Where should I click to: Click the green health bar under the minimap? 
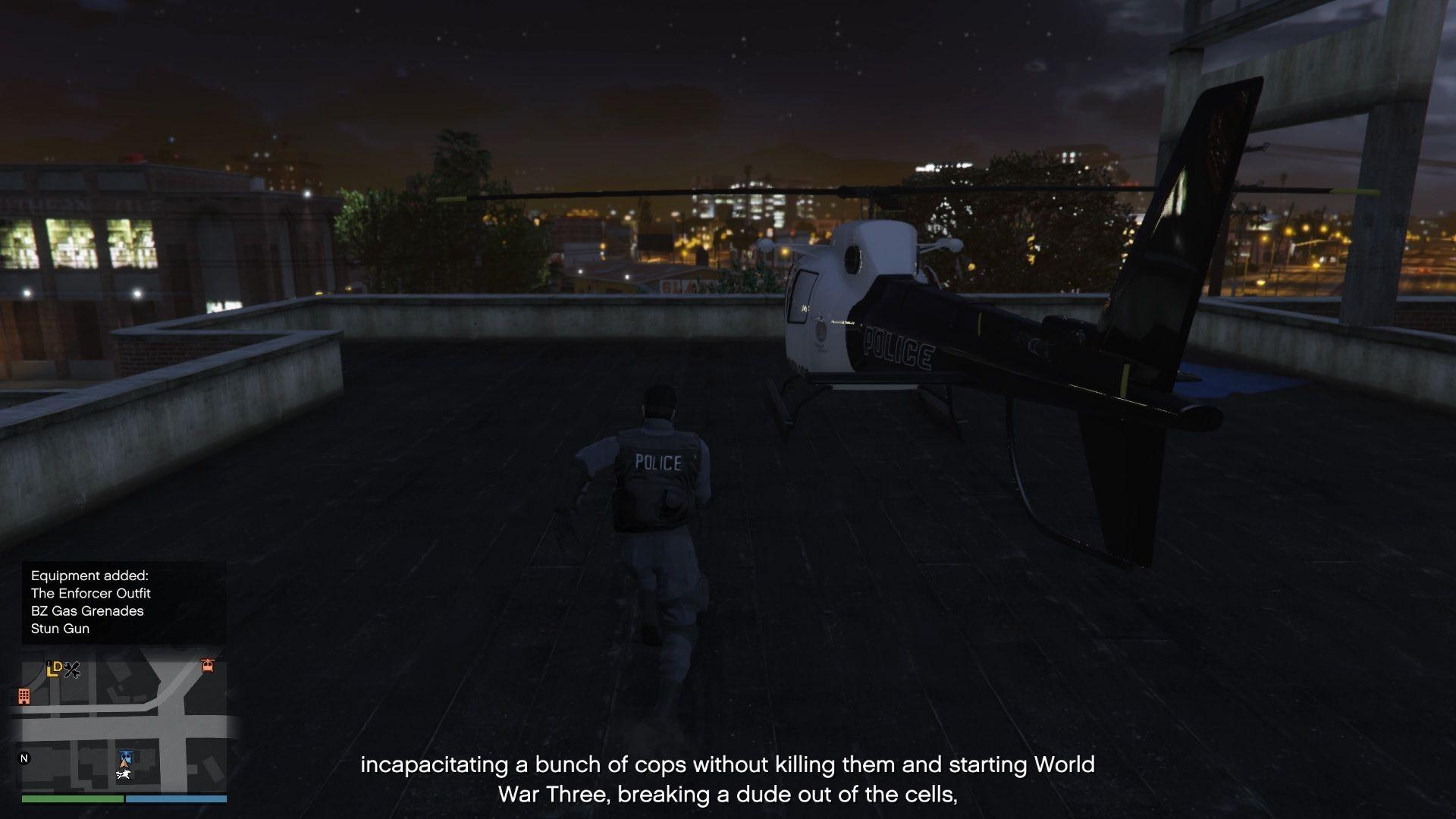pos(74,799)
